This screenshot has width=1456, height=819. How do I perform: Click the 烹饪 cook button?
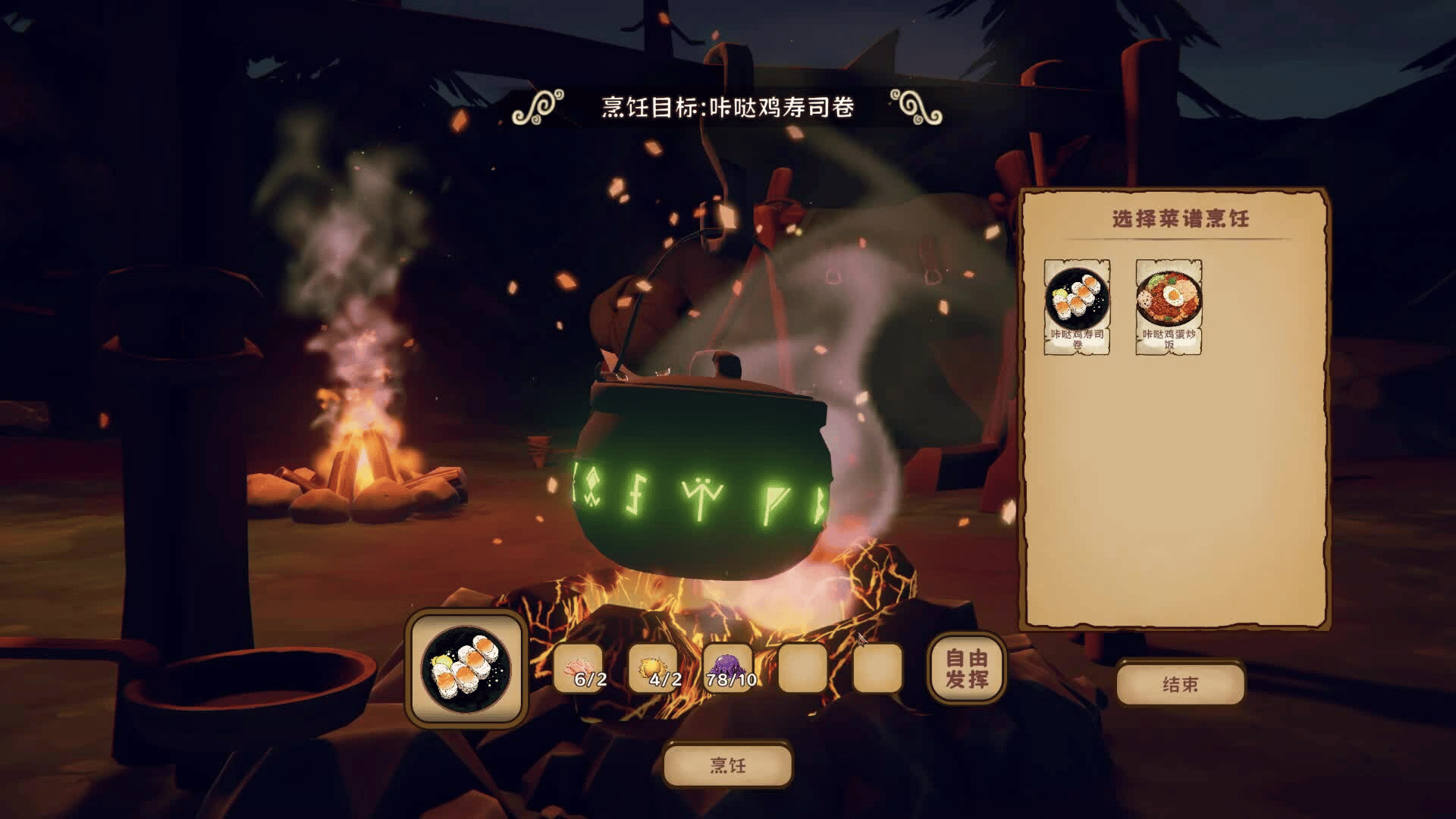pyautogui.click(x=728, y=765)
